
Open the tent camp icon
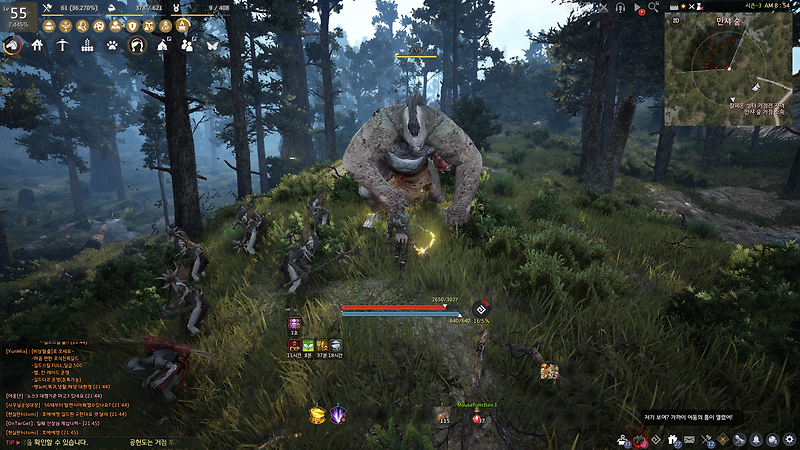[162, 45]
